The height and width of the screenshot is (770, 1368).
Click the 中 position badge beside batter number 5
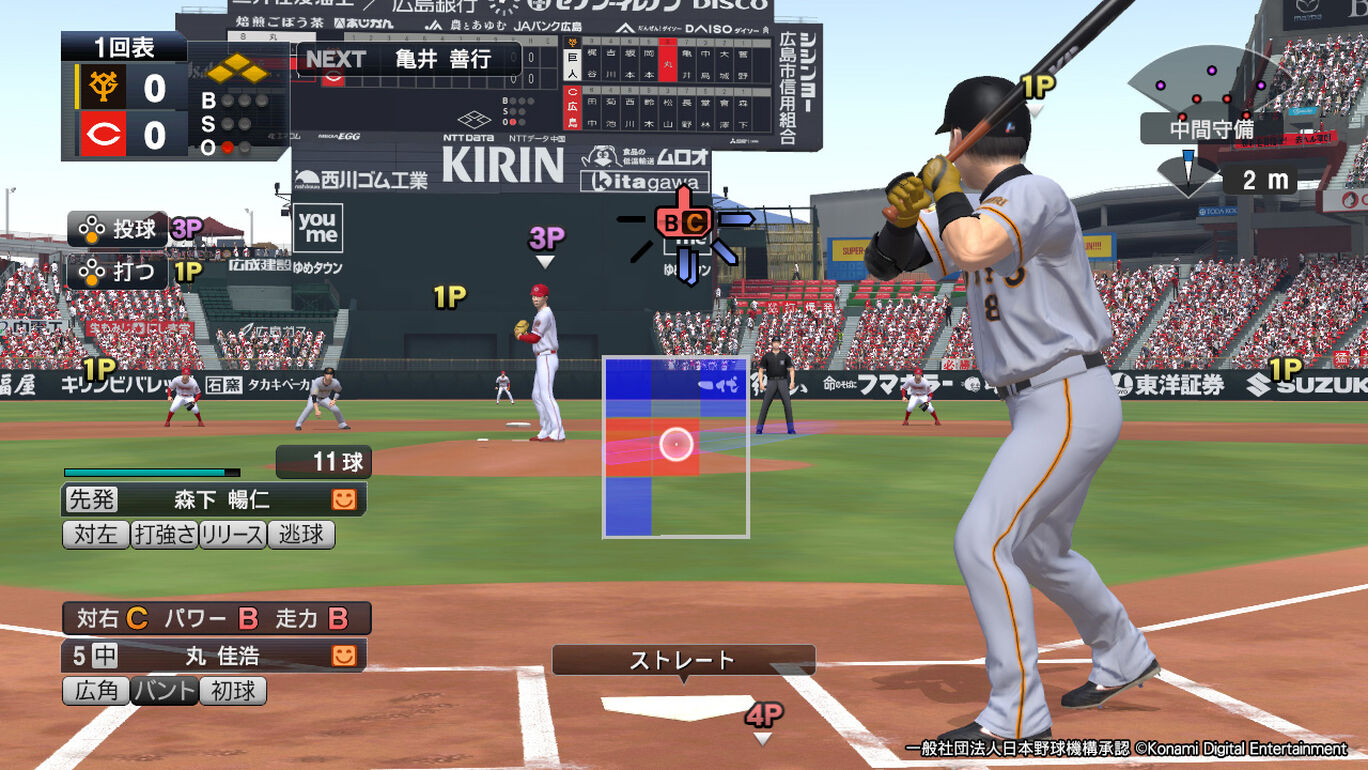(106, 656)
